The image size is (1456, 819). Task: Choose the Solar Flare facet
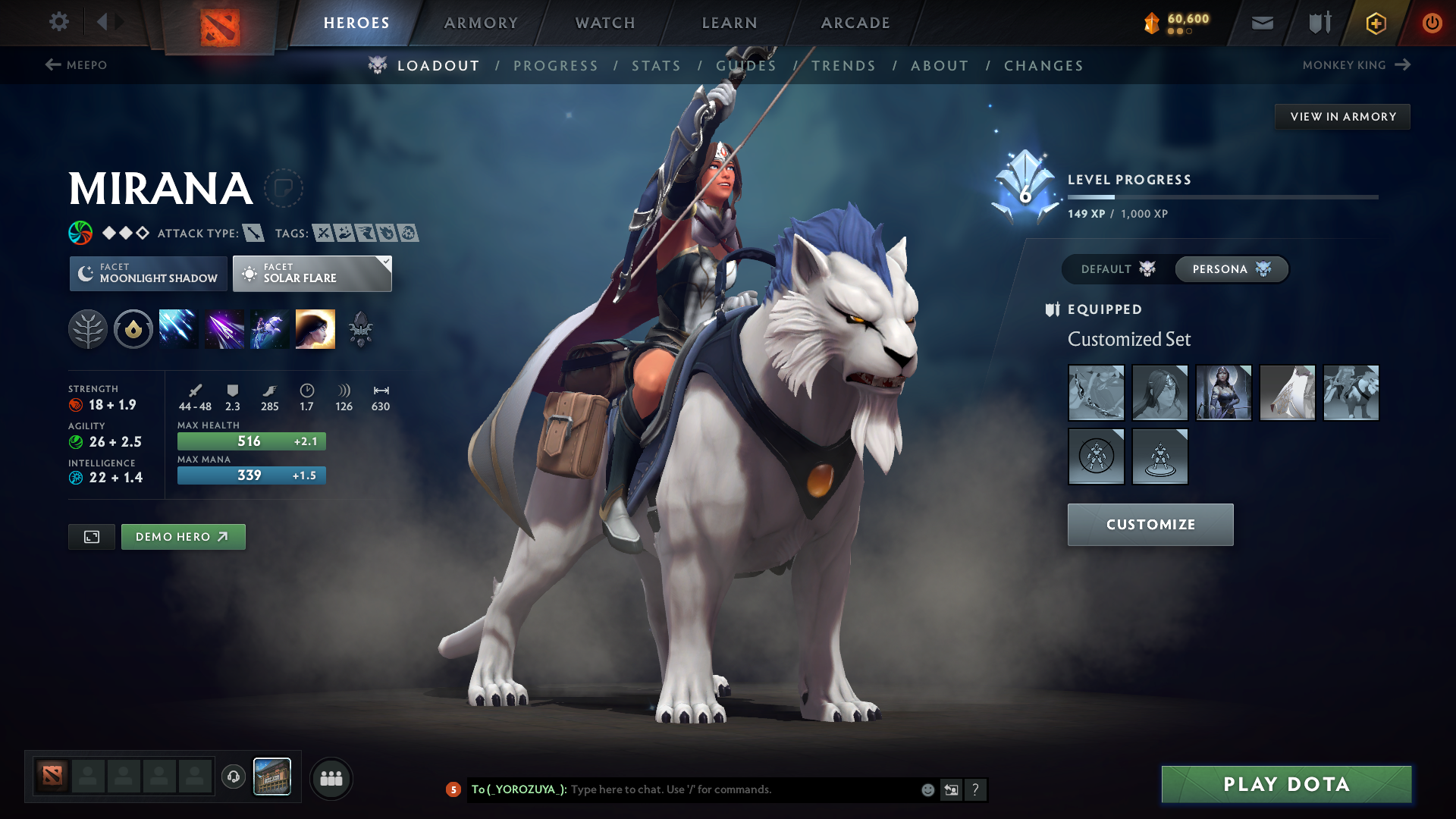(312, 274)
